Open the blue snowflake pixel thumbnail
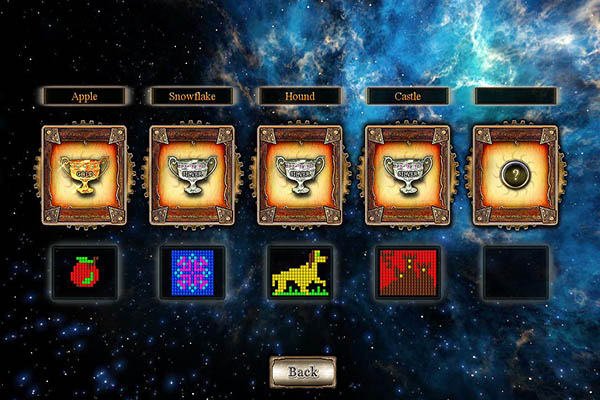600x400 pixels. (x=192, y=272)
